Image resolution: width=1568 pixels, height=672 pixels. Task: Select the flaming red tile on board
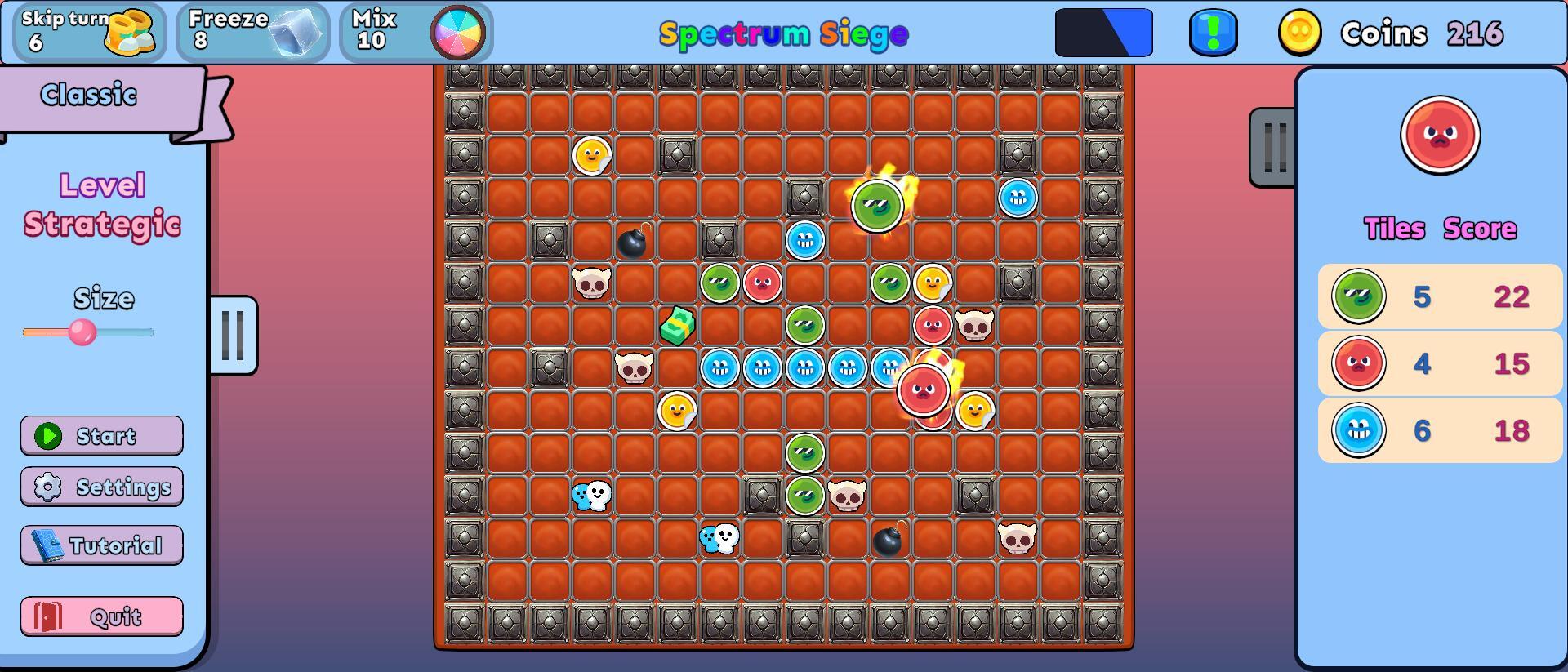924,390
